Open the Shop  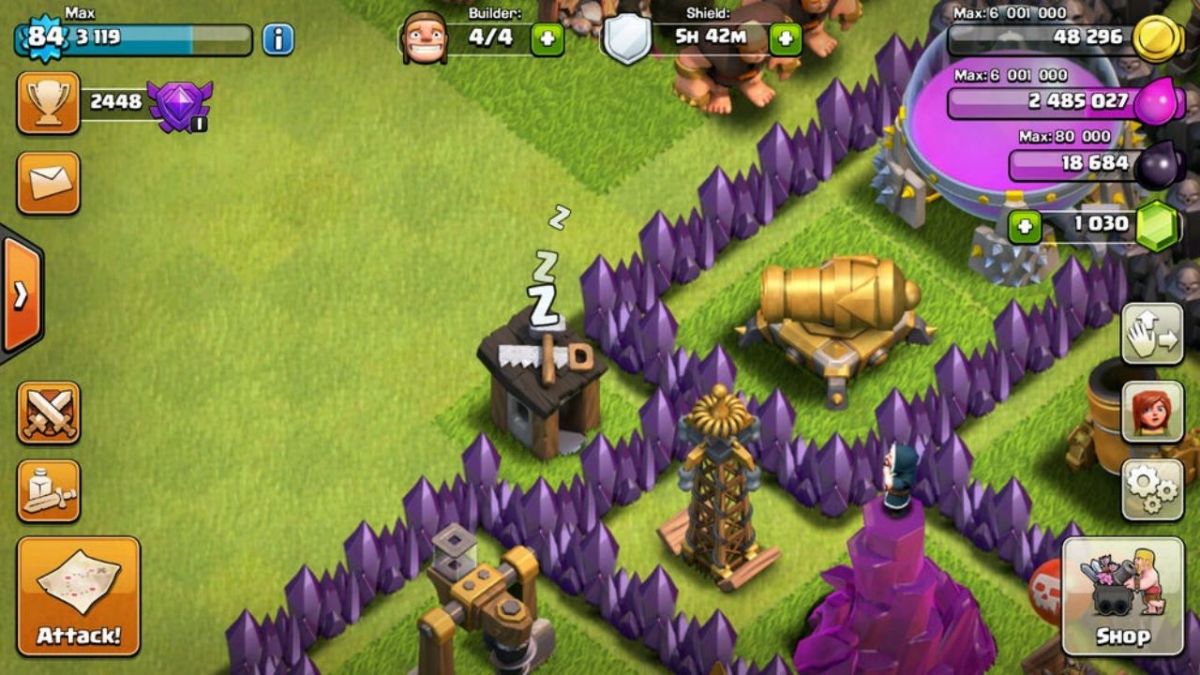[1122, 596]
